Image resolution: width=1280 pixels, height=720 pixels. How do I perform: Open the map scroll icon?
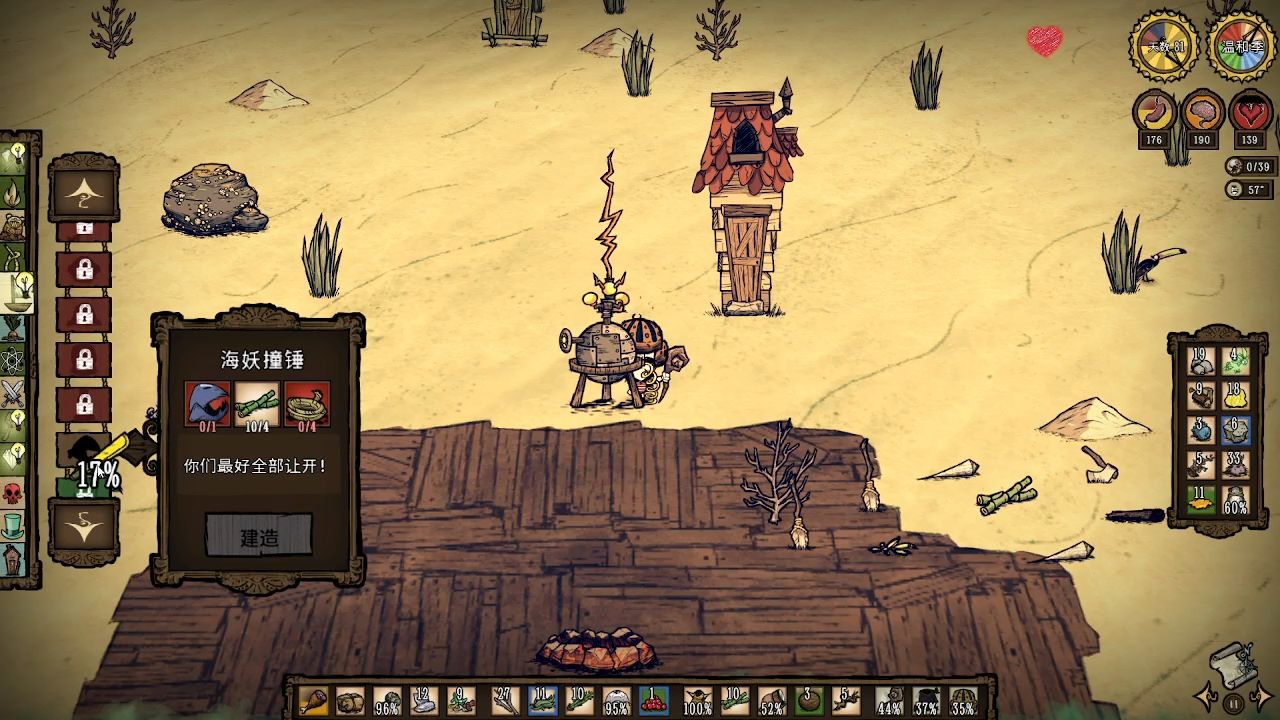coord(1233,662)
